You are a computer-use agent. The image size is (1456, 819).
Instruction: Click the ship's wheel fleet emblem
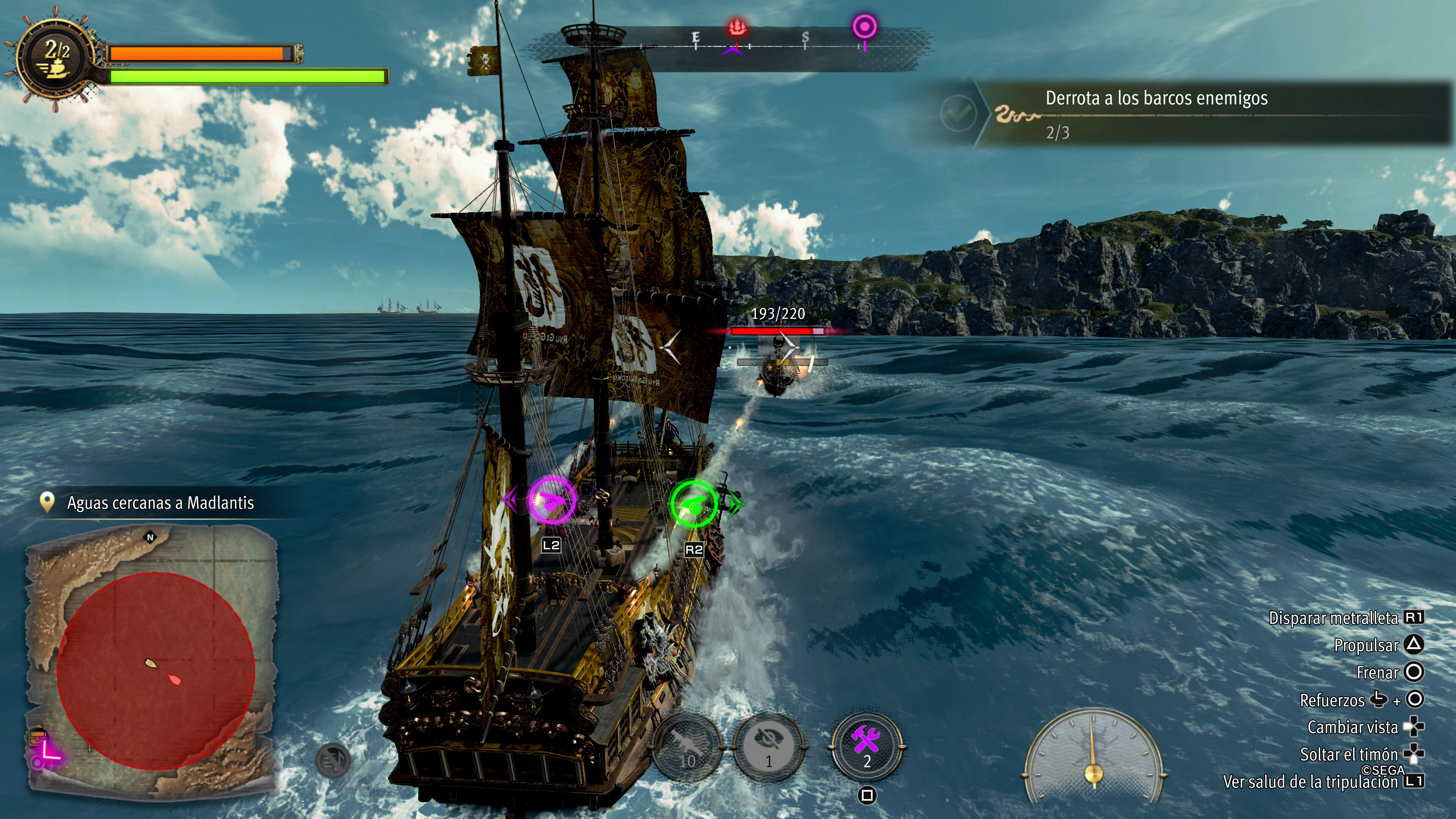(x=55, y=60)
